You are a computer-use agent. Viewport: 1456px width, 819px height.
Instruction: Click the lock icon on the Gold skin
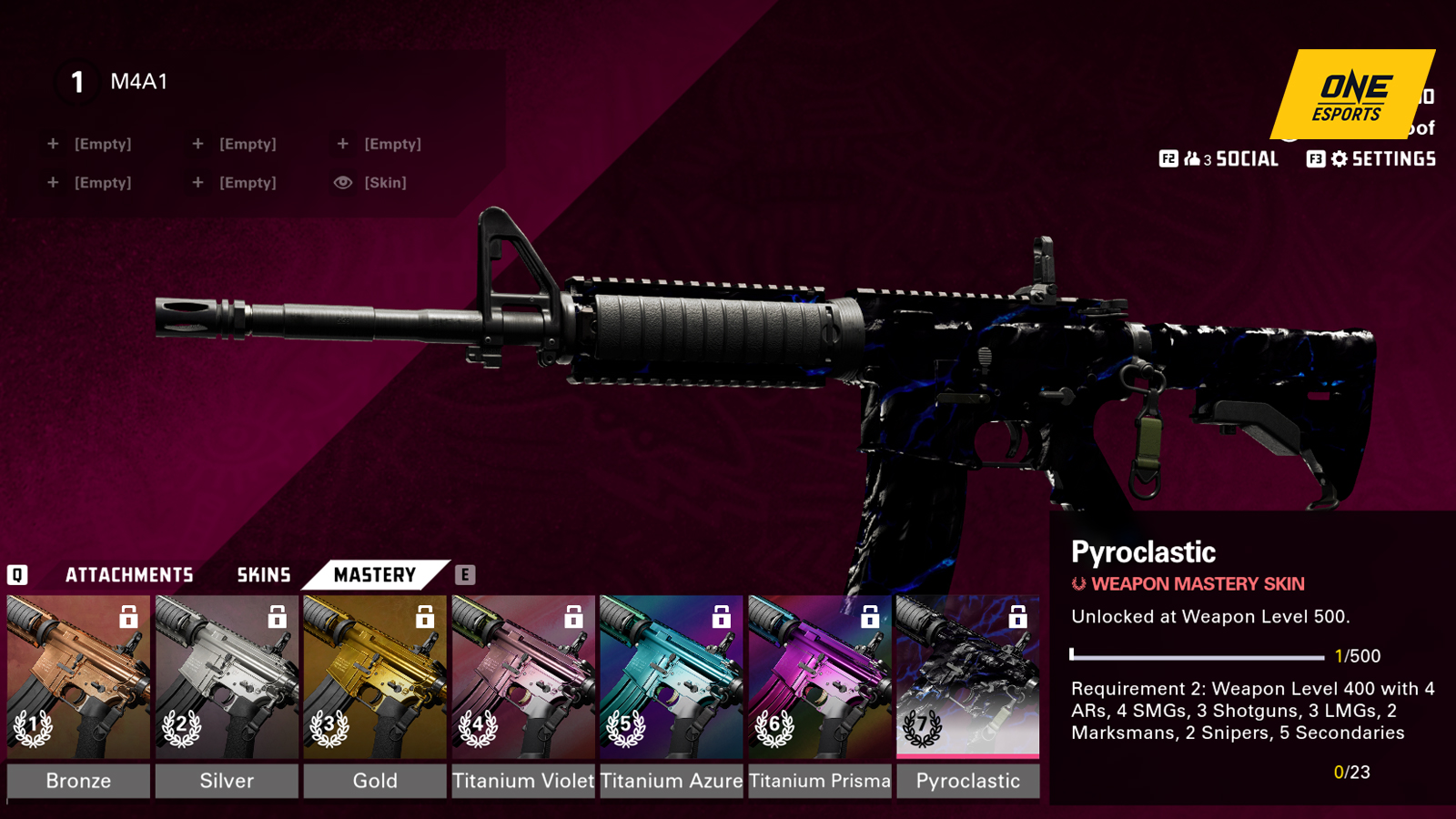424,617
